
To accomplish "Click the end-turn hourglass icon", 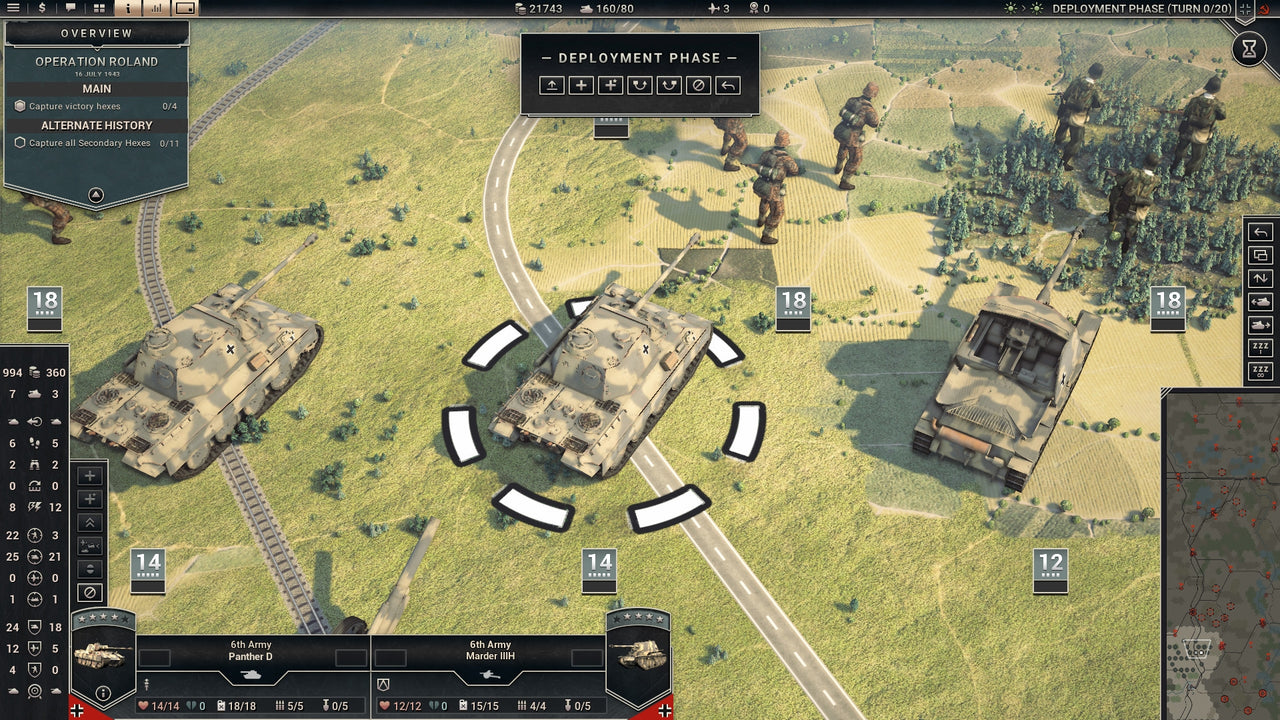I will (x=1251, y=48).
